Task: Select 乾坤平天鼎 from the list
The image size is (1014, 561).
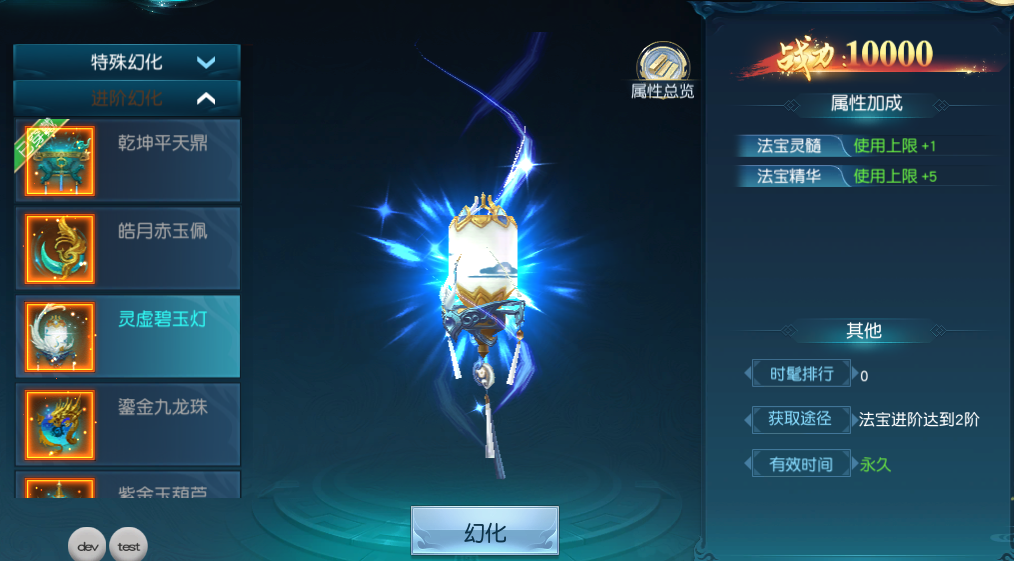Action: [127, 160]
